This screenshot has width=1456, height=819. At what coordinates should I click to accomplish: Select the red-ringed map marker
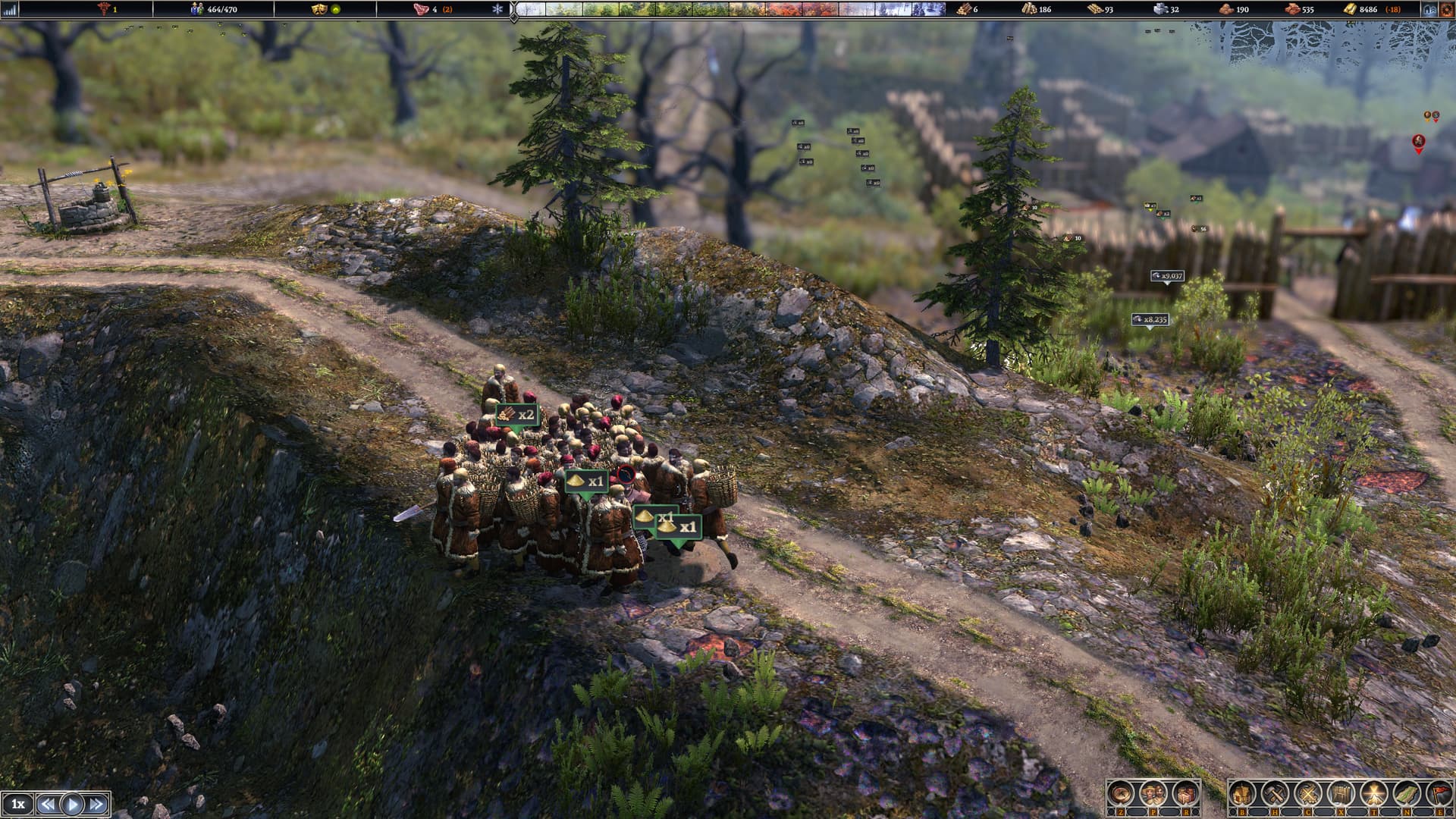pos(1418,142)
